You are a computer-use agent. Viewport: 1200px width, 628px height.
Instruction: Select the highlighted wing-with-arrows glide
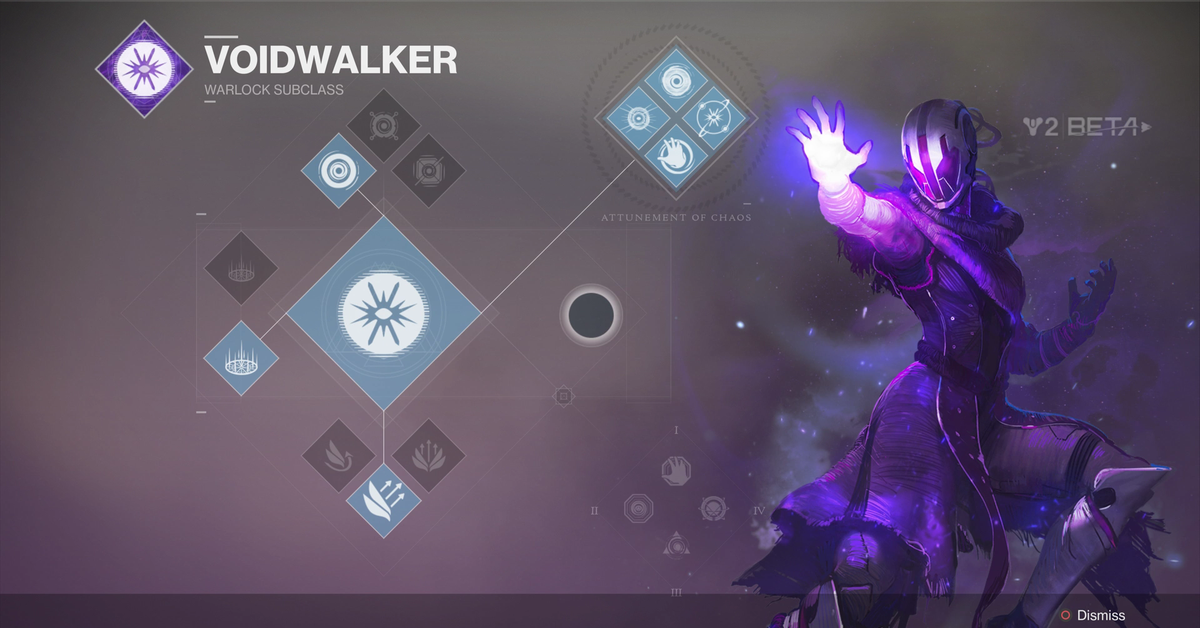pos(383,500)
